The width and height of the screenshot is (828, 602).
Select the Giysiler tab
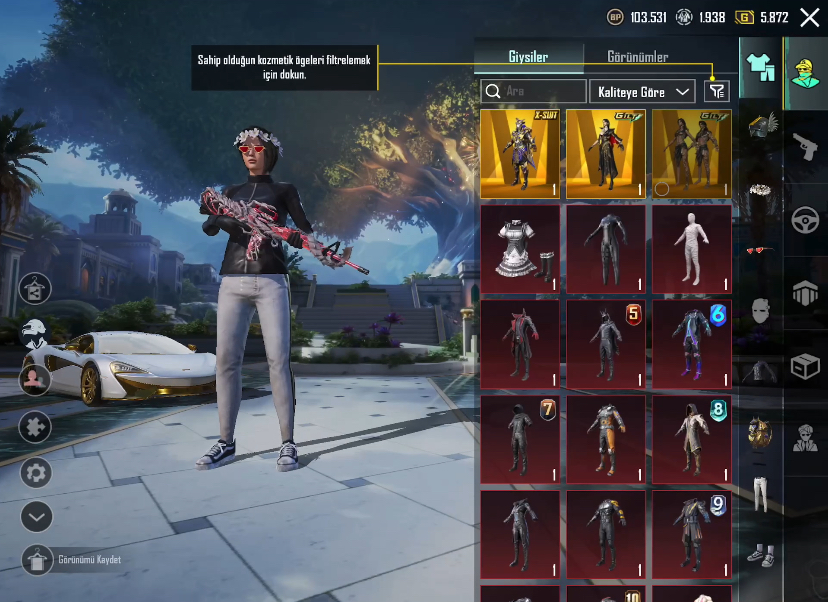pos(527,57)
